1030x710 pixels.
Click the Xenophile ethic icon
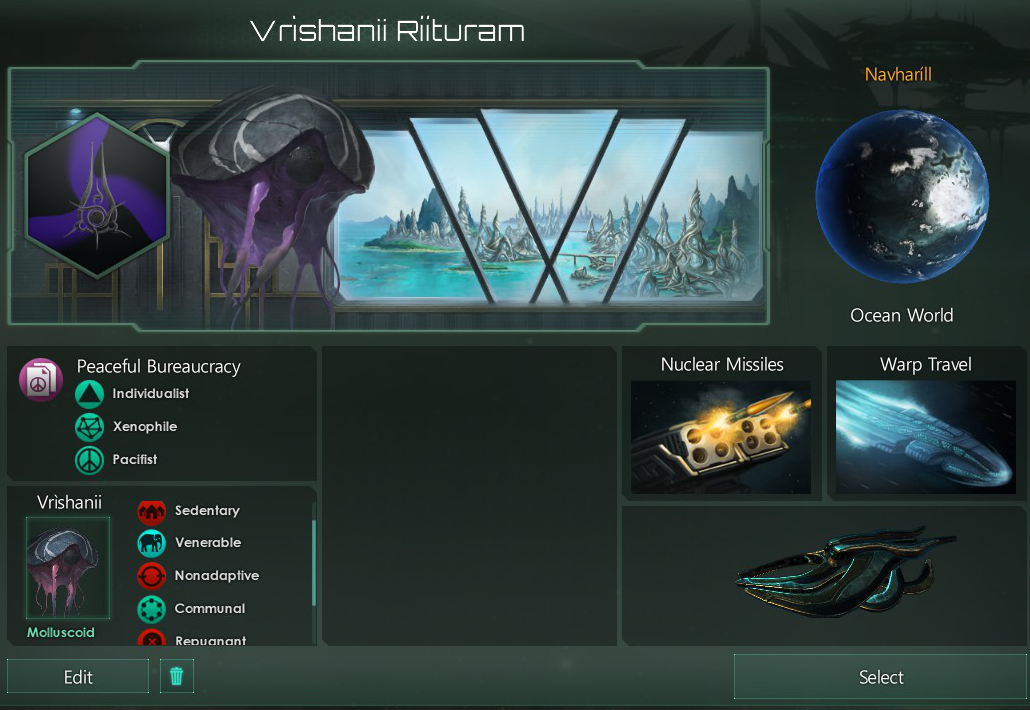[x=90, y=427]
